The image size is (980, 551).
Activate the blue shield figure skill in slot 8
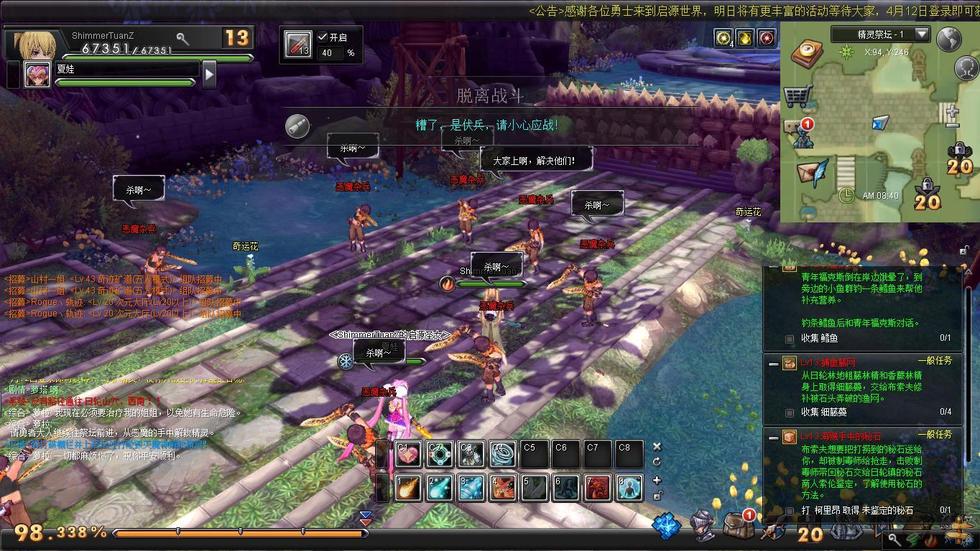628,488
